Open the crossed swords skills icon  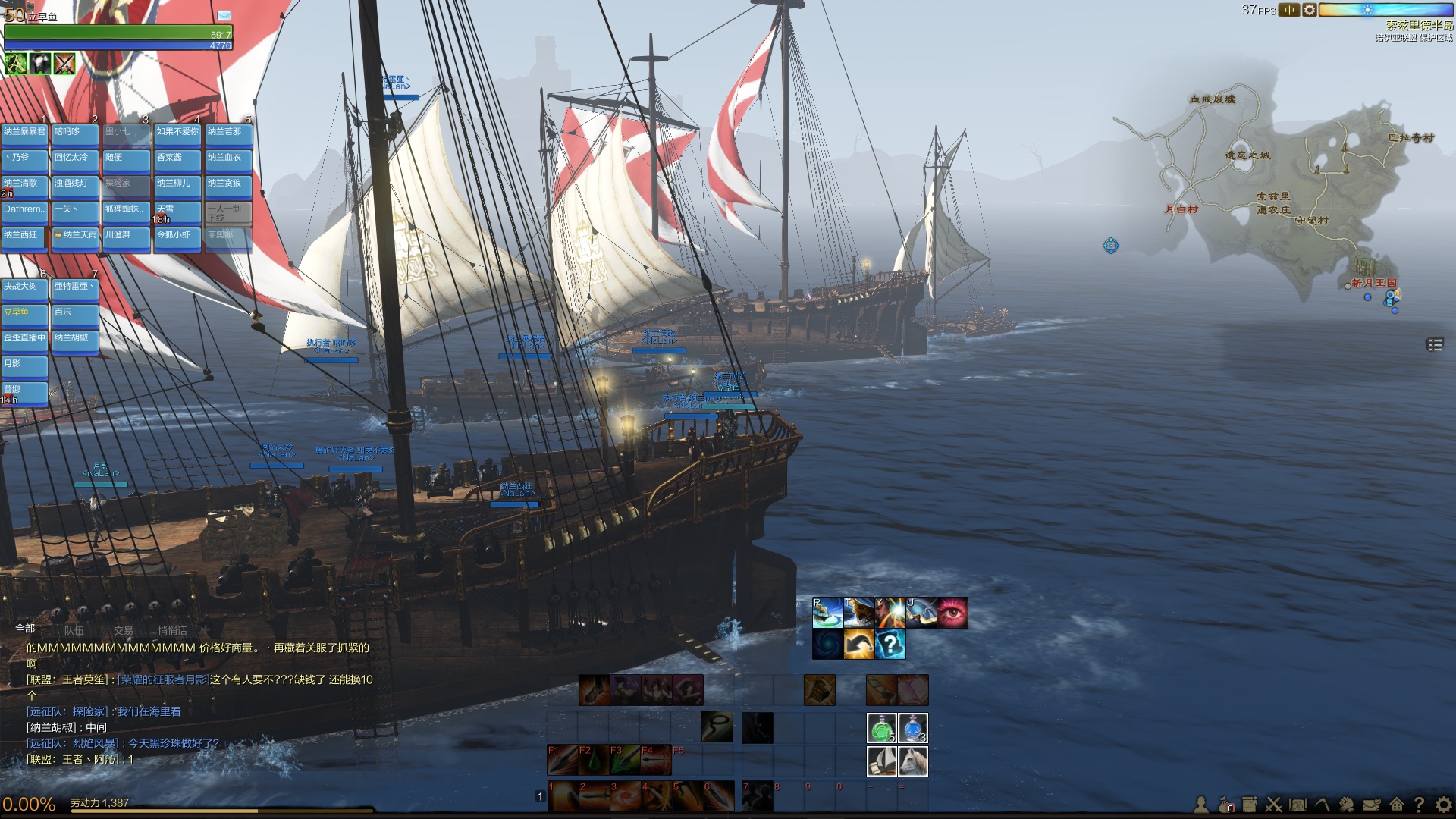(x=1273, y=805)
